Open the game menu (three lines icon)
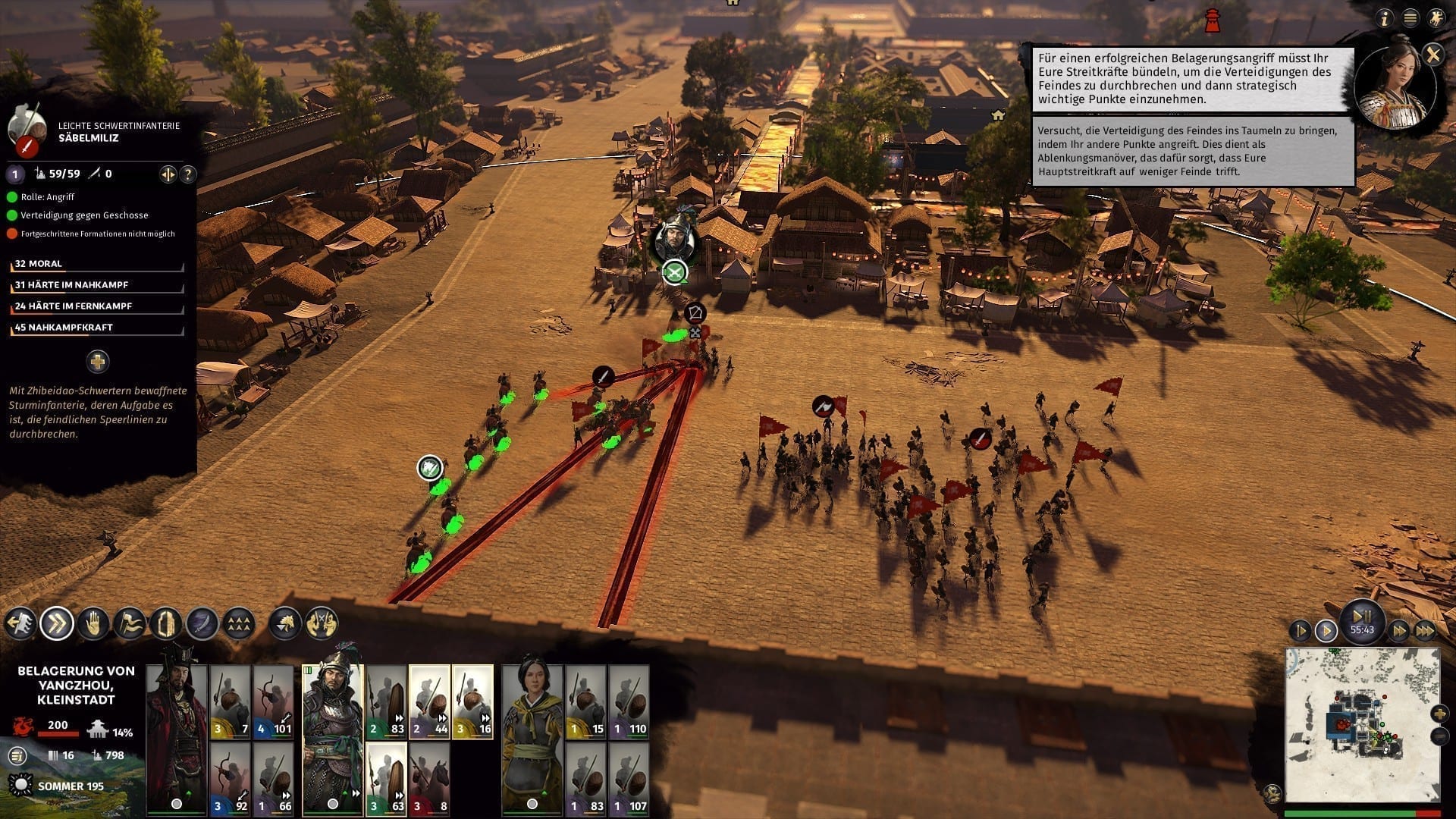Viewport: 1456px width, 819px height. point(1410,18)
